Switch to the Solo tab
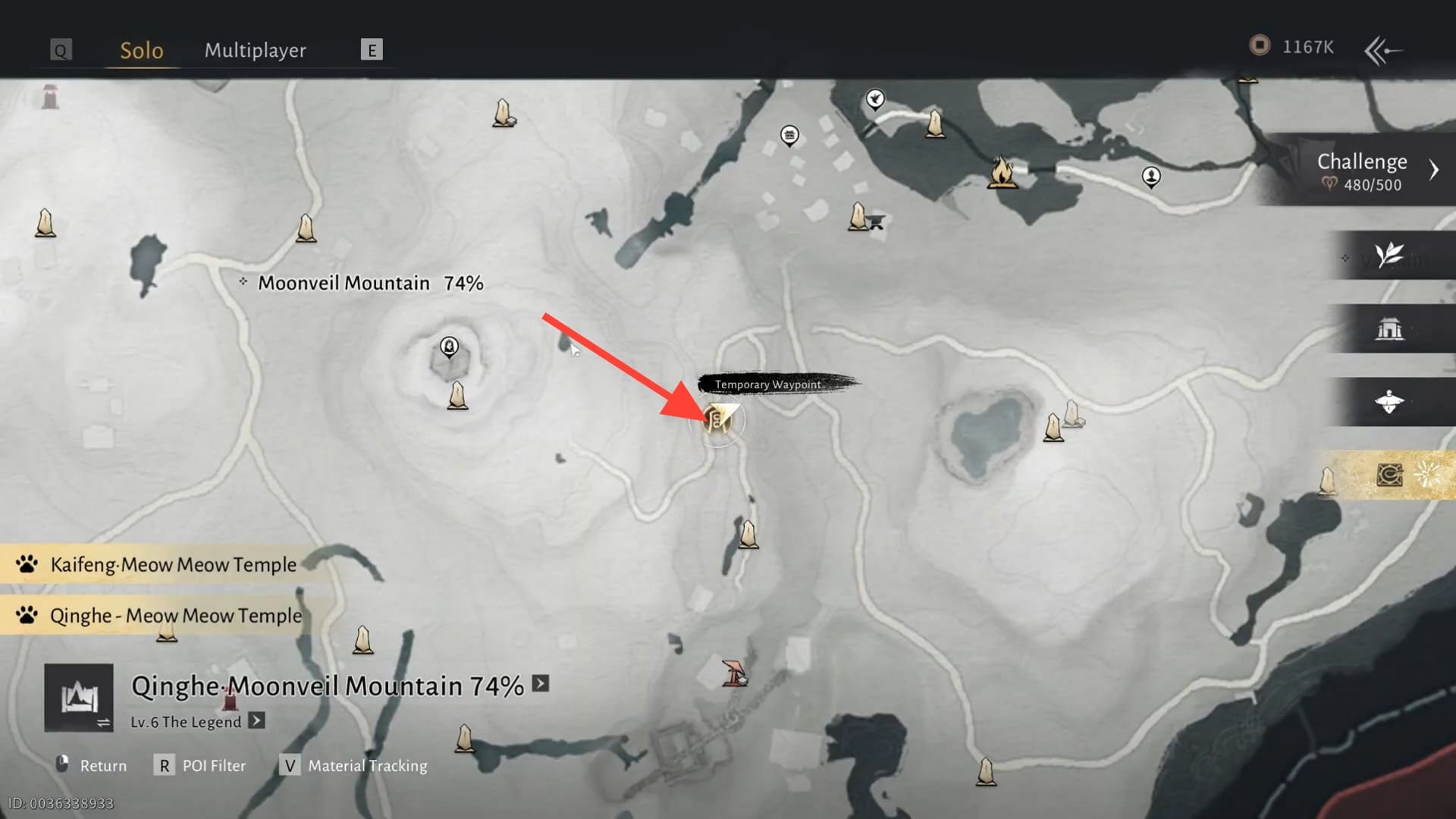 click(142, 50)
